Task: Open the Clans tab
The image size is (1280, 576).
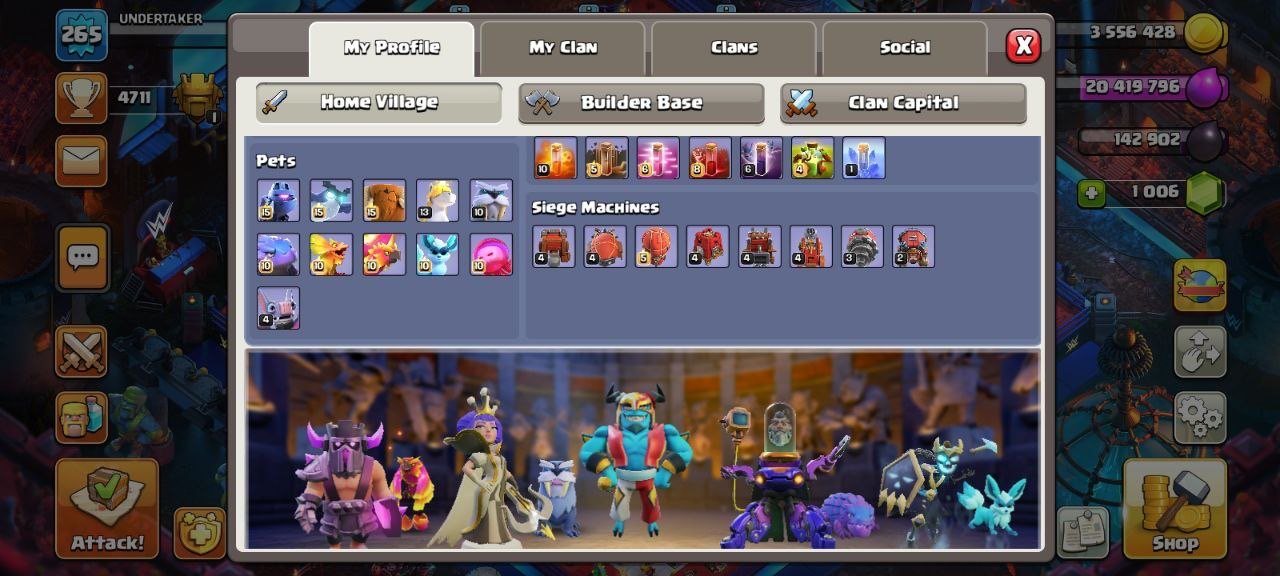Action: coord(734,47)
